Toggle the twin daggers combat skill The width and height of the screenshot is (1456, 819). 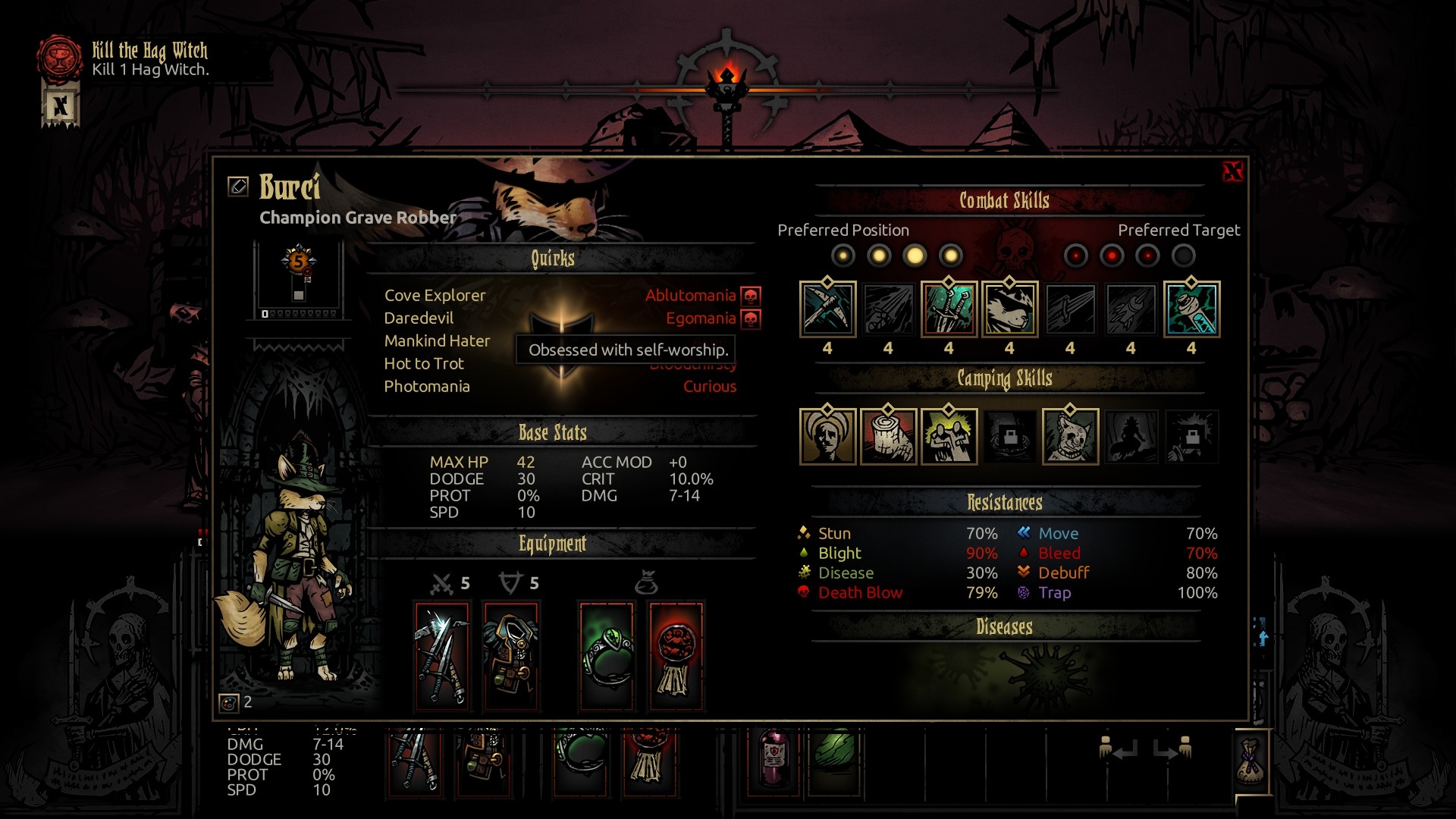click(x=949, y=309)
